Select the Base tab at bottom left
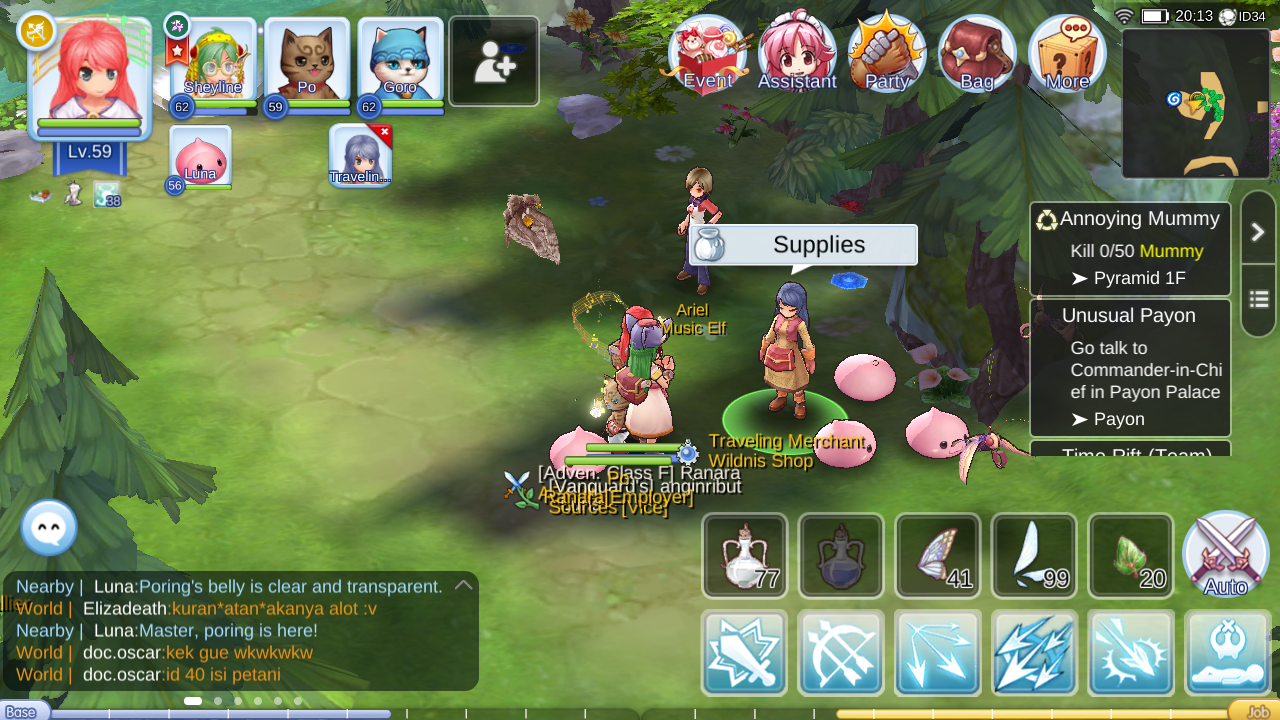1280x720 pixels. 20,711
